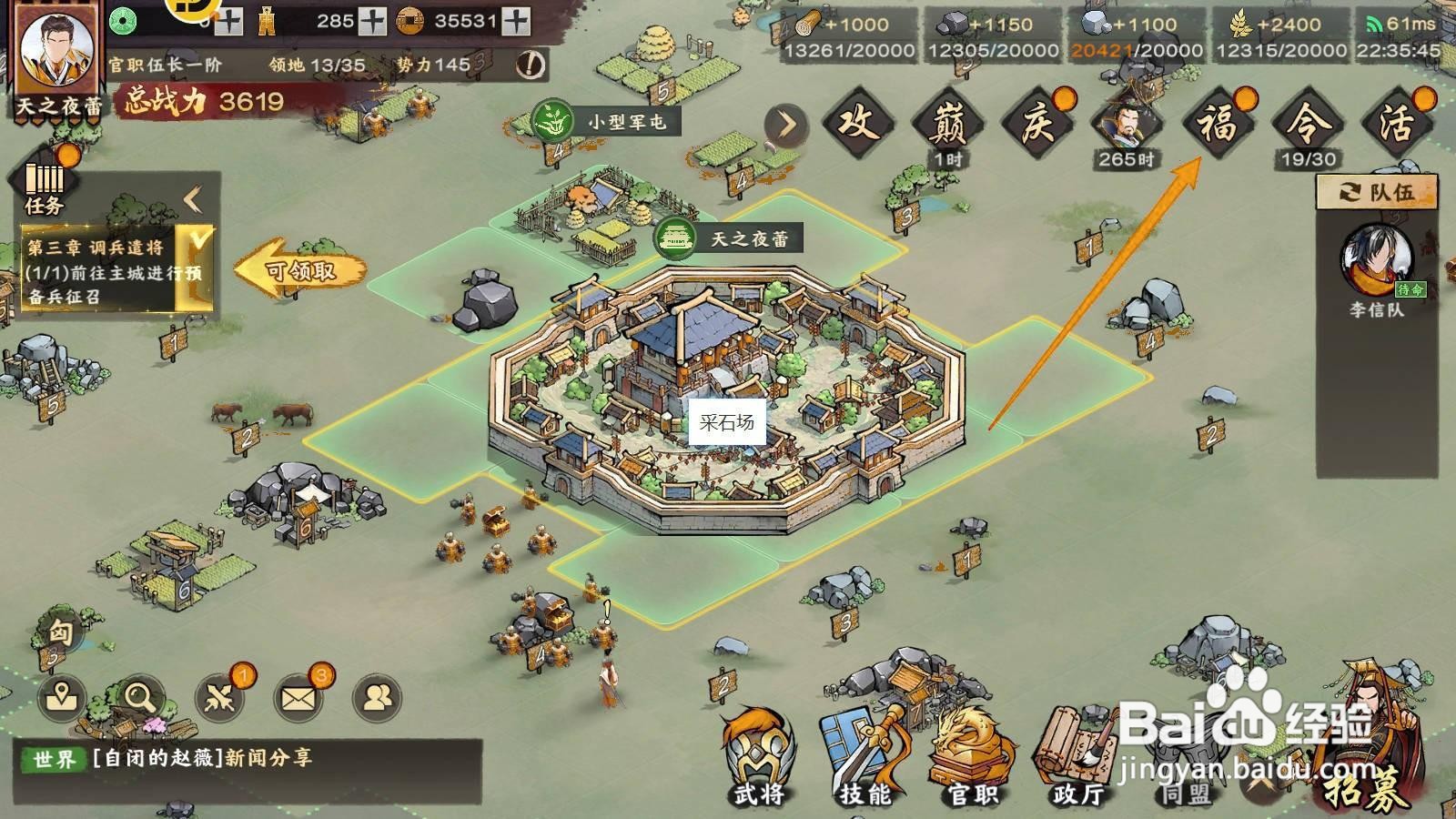This screenshot has width=1456, height=819.
Task: Collapse the quest tracker panel arrow
Action: 193,199
